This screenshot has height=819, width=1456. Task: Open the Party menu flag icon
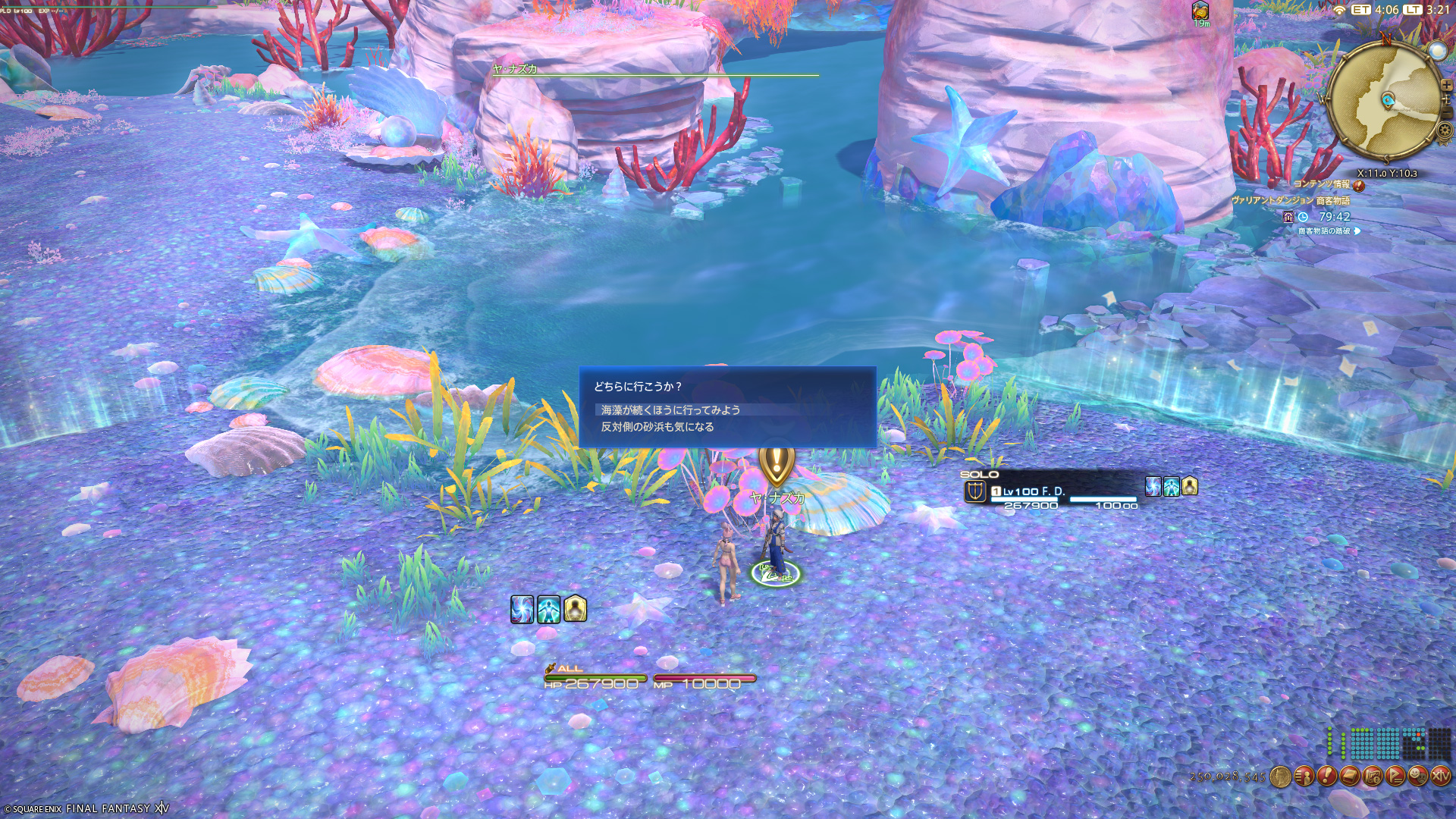(1395, 776)
